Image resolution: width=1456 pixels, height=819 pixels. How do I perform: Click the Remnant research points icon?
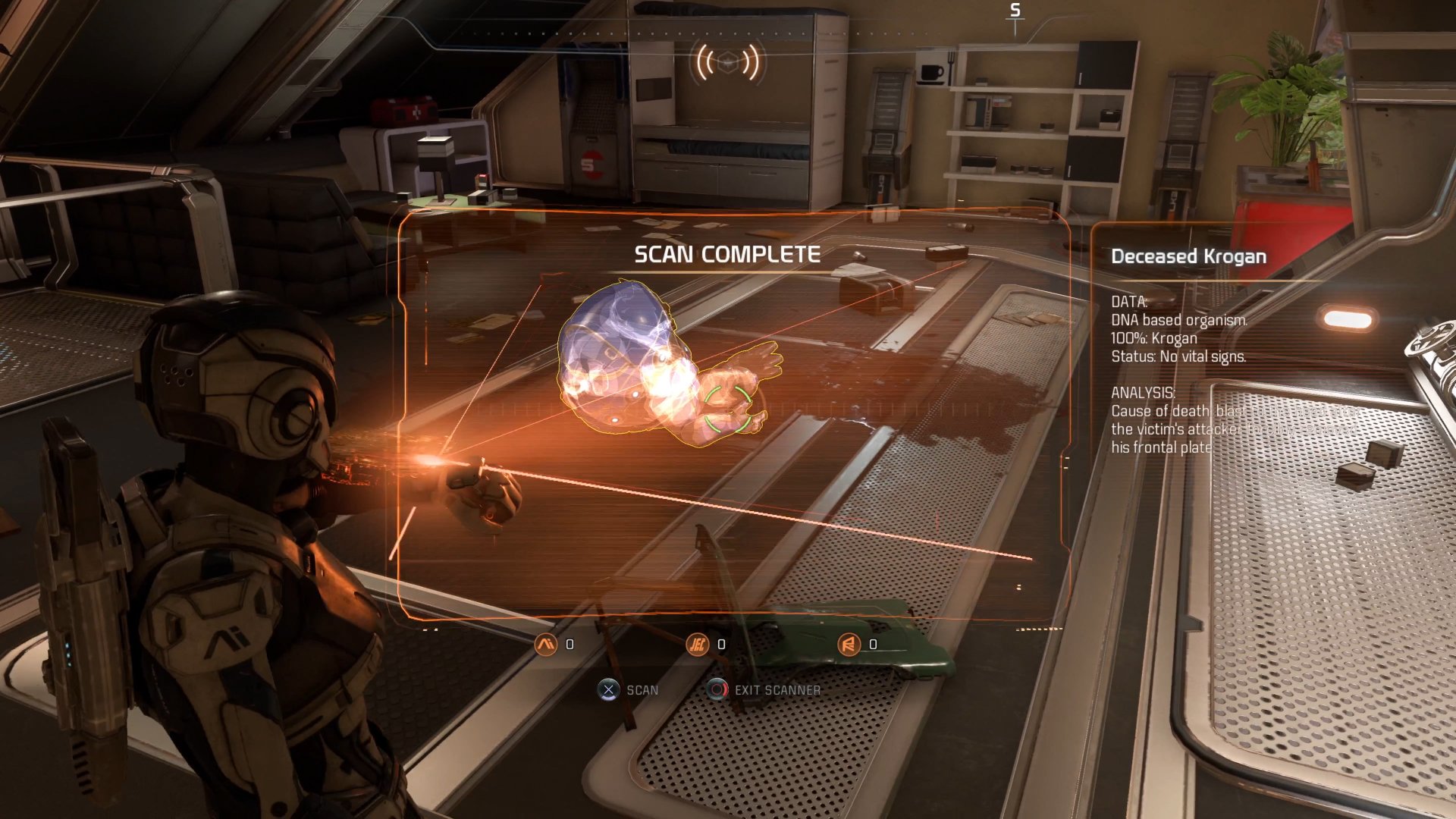[849, 644]
